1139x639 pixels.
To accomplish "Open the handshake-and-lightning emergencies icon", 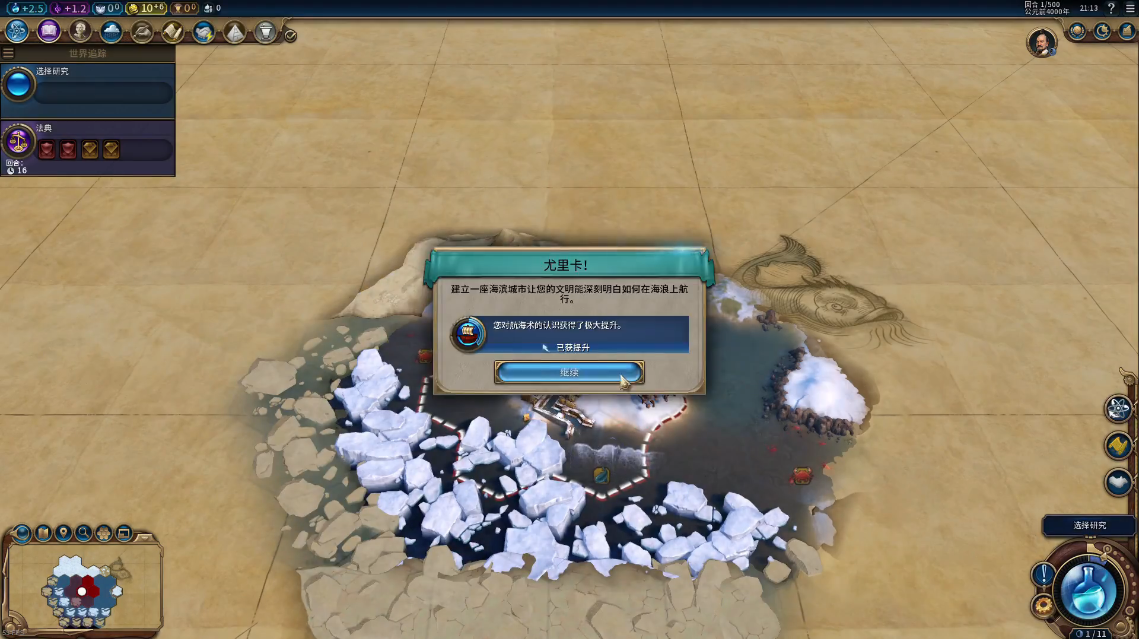I will tap(203, 31).
